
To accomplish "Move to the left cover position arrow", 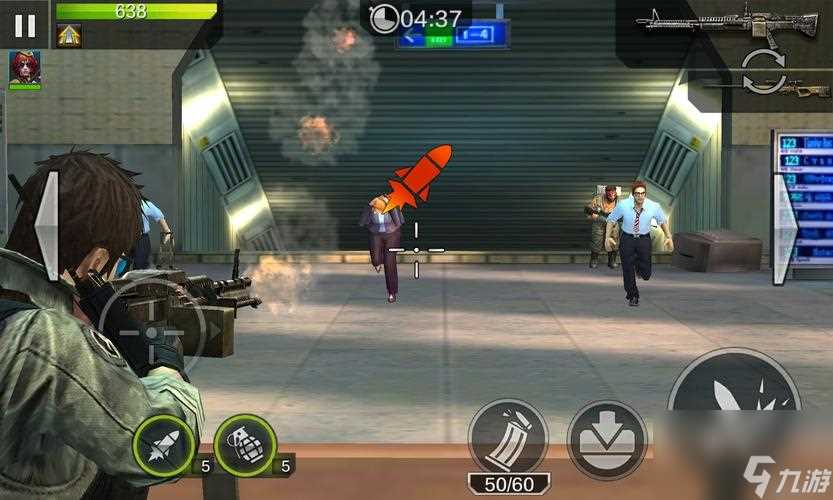I will 47,226.
